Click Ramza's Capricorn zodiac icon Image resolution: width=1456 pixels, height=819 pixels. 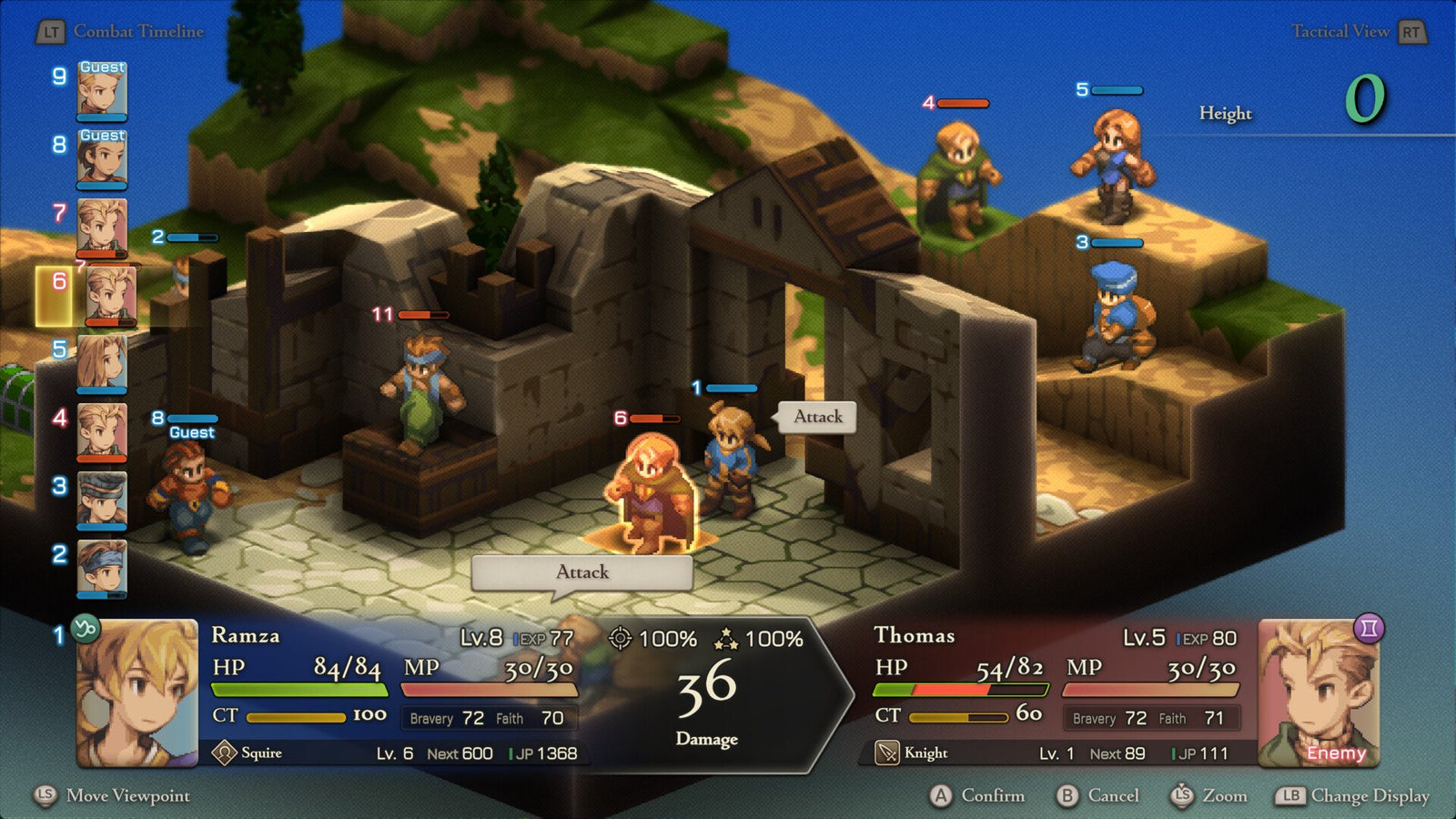click(86, 627)
